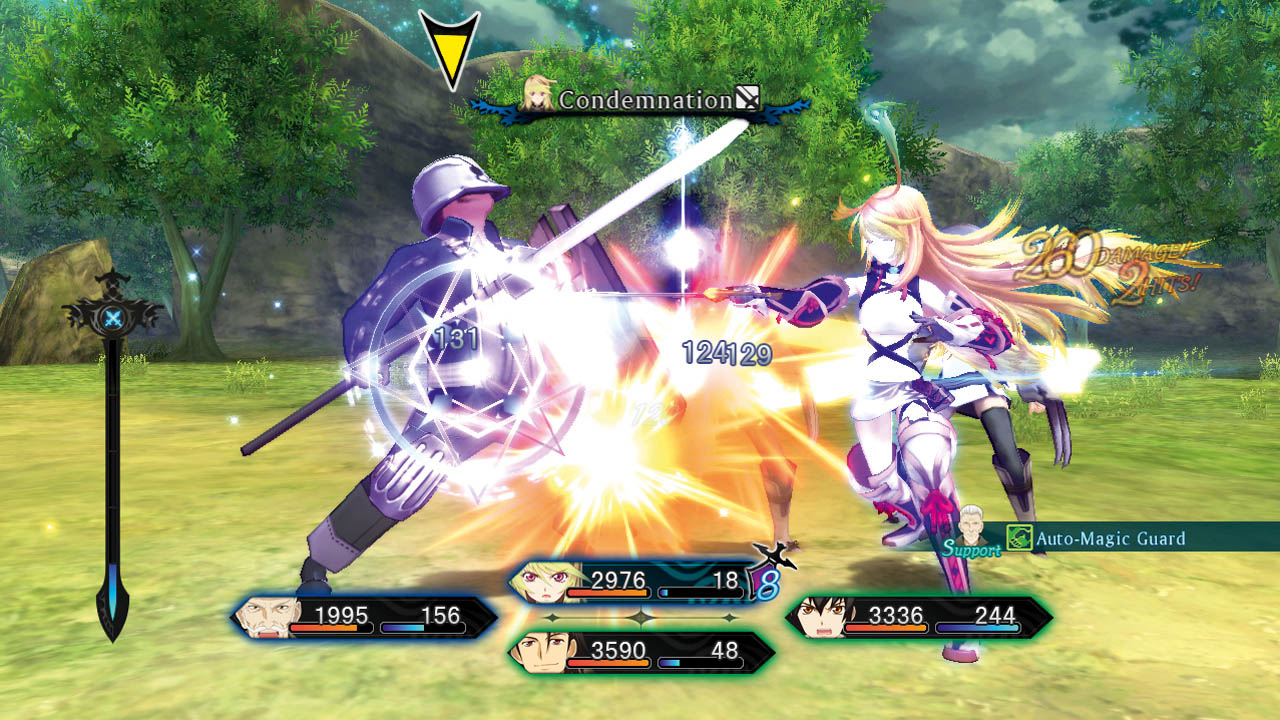Choose Rowen's white-bearded portrait panel
The image size is (1280, 720).
pyautogui.click(x=365, y=617)
